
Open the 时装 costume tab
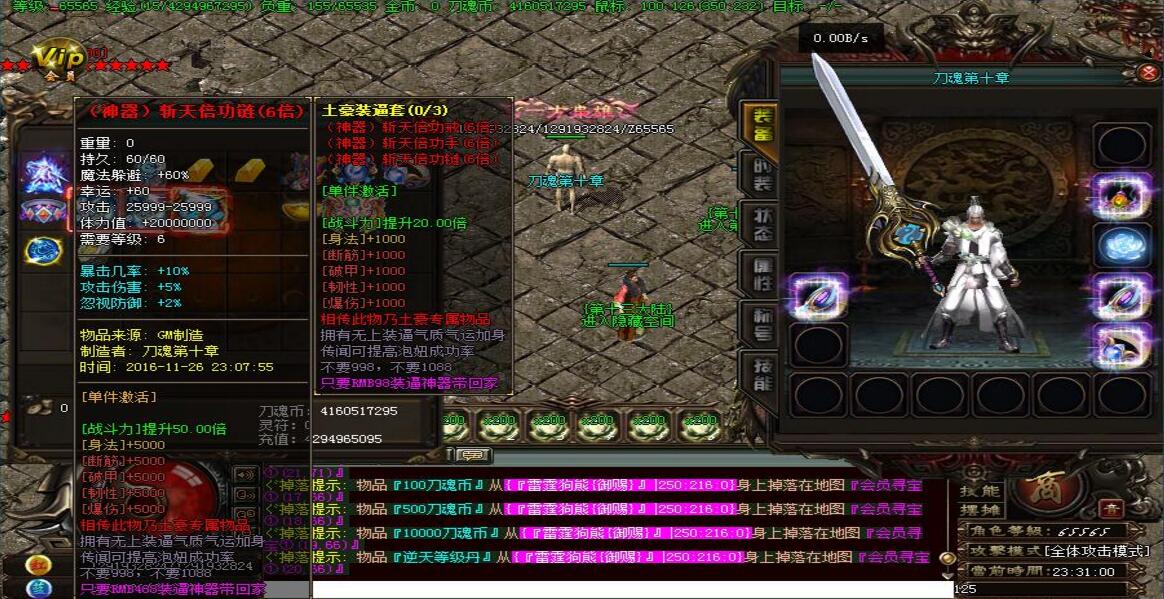click(x=762, y=177)
